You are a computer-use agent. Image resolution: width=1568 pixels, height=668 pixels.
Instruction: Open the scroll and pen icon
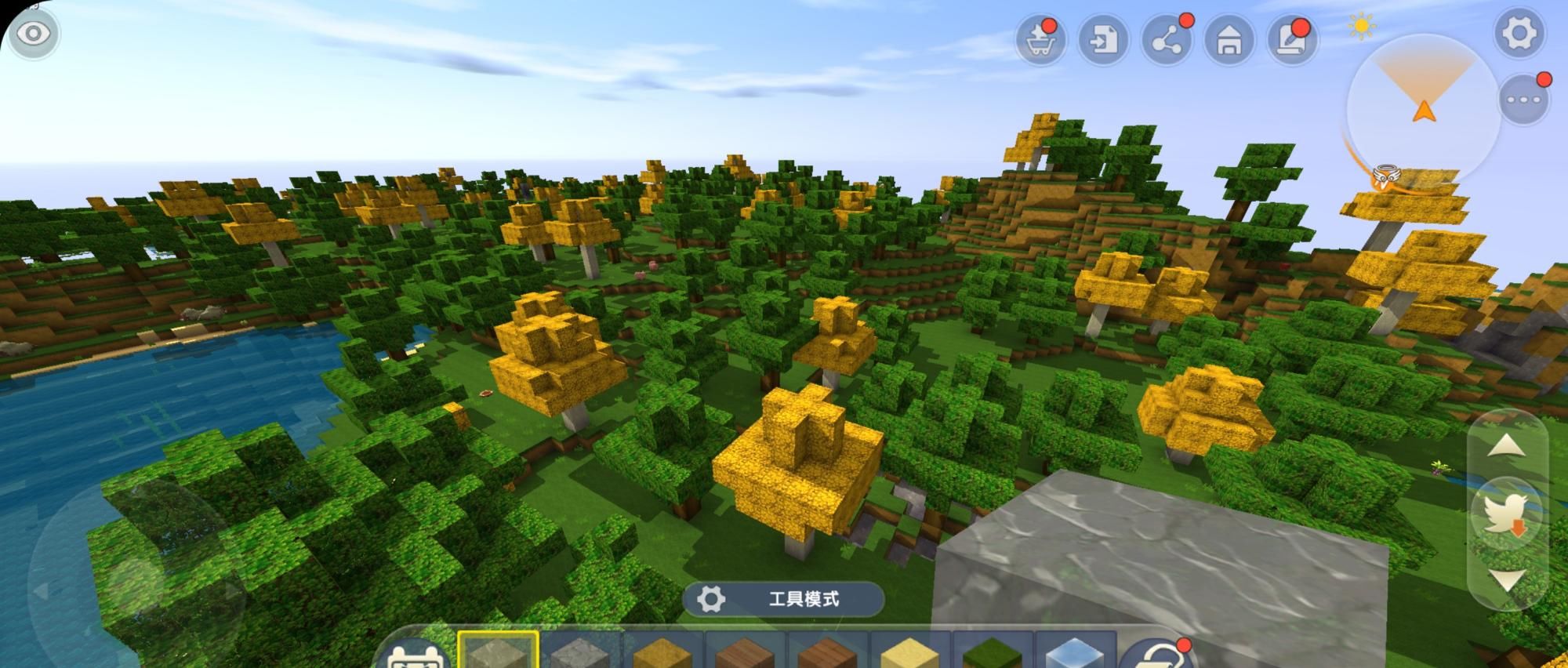1292,39
